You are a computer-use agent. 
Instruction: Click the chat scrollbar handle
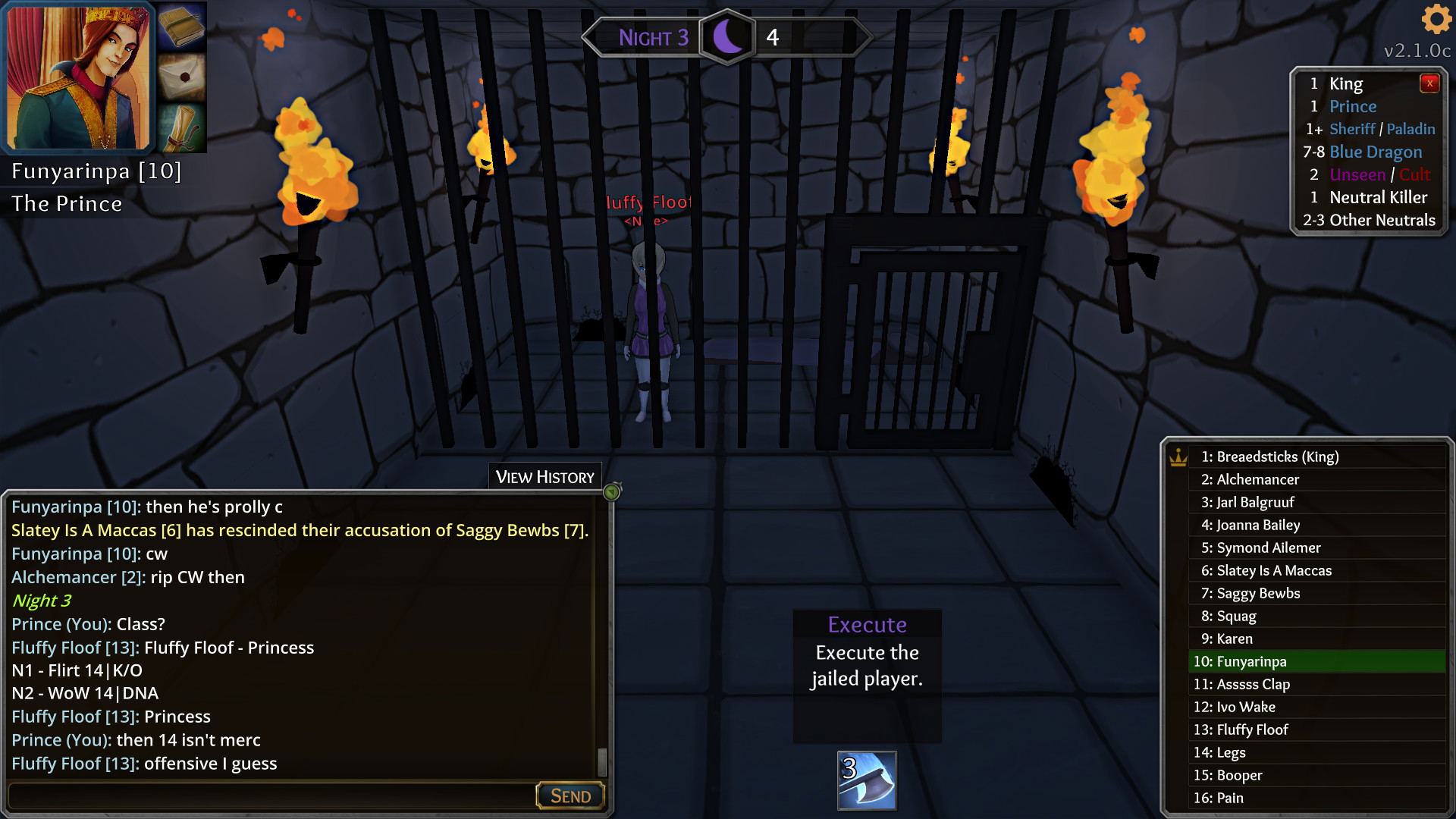602,761
